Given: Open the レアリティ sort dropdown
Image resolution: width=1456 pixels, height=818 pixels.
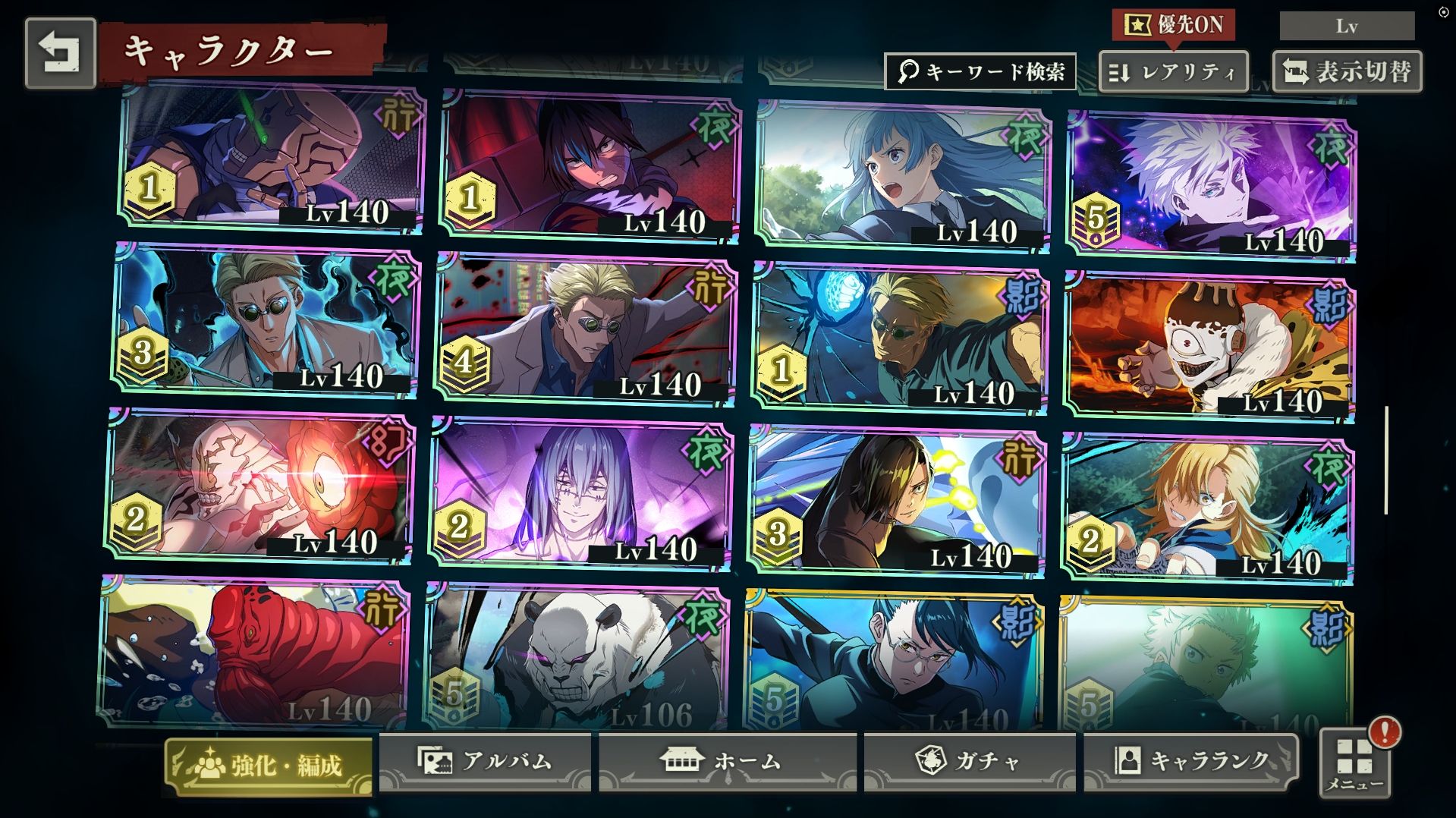Looking at the screenshot, I should 1173,73.
